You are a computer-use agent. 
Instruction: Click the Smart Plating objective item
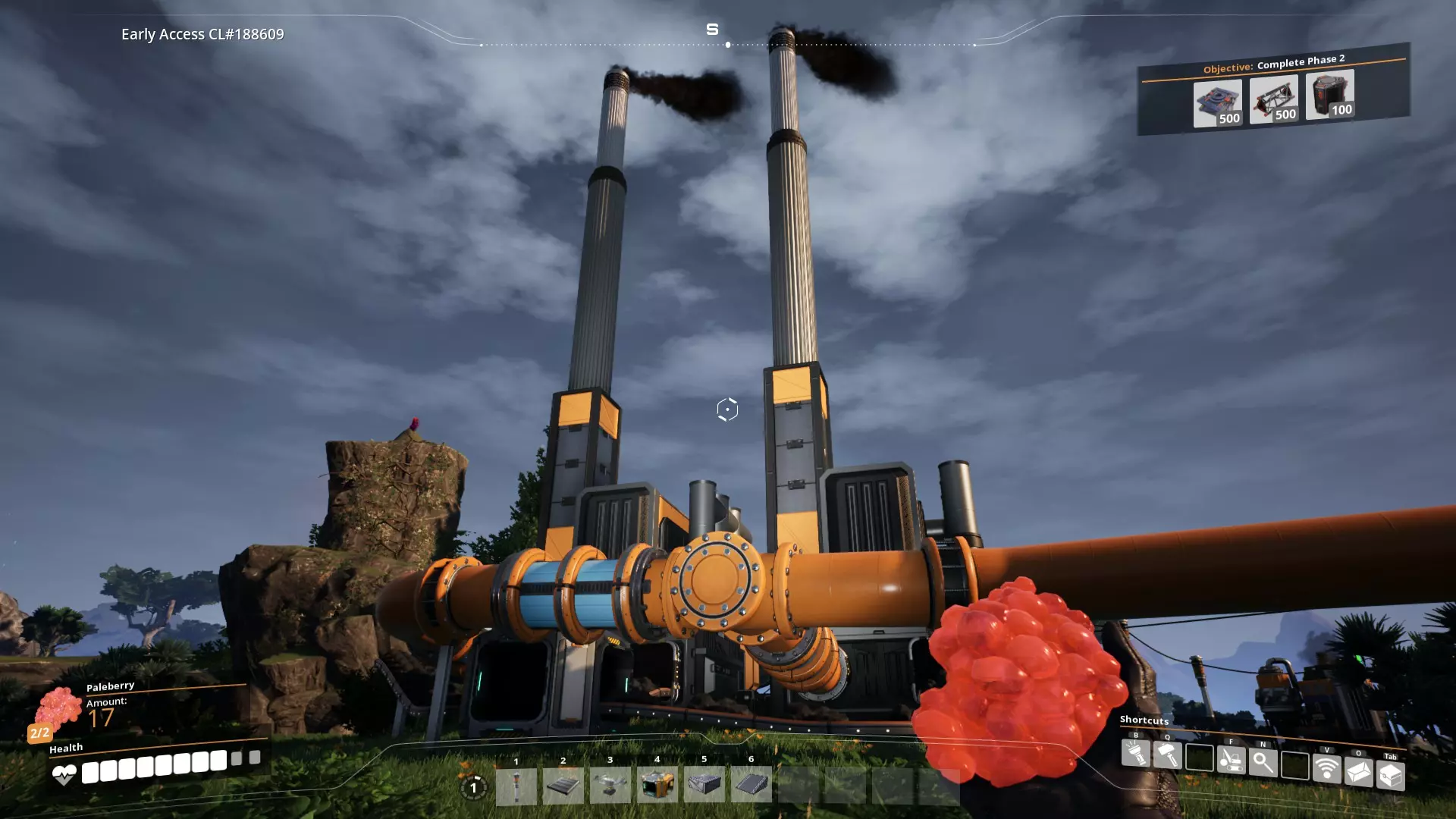click(1217, 104)
